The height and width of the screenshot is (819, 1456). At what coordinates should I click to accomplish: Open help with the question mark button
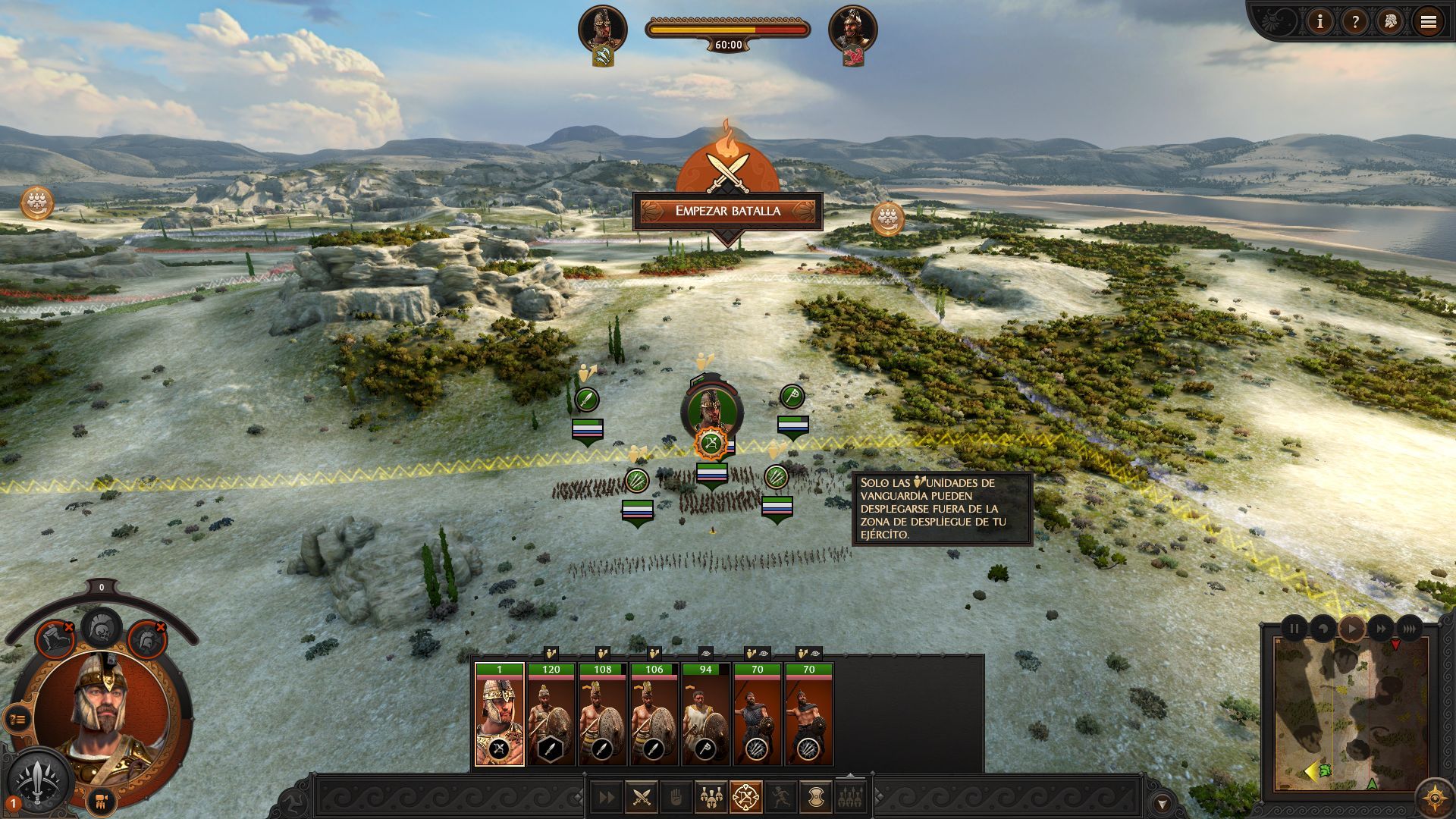pyautogui.click(x=1354, y=22)
